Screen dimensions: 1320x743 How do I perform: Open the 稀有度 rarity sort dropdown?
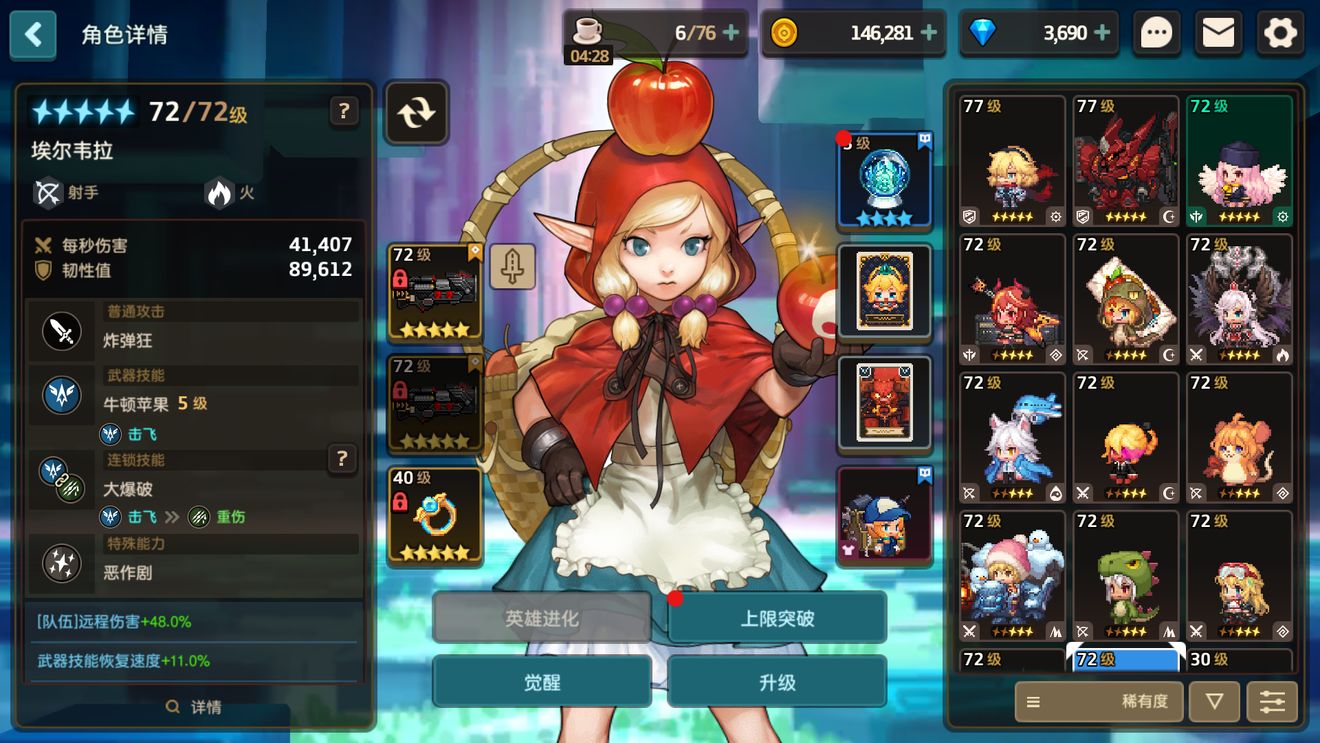click(1098, 702)
